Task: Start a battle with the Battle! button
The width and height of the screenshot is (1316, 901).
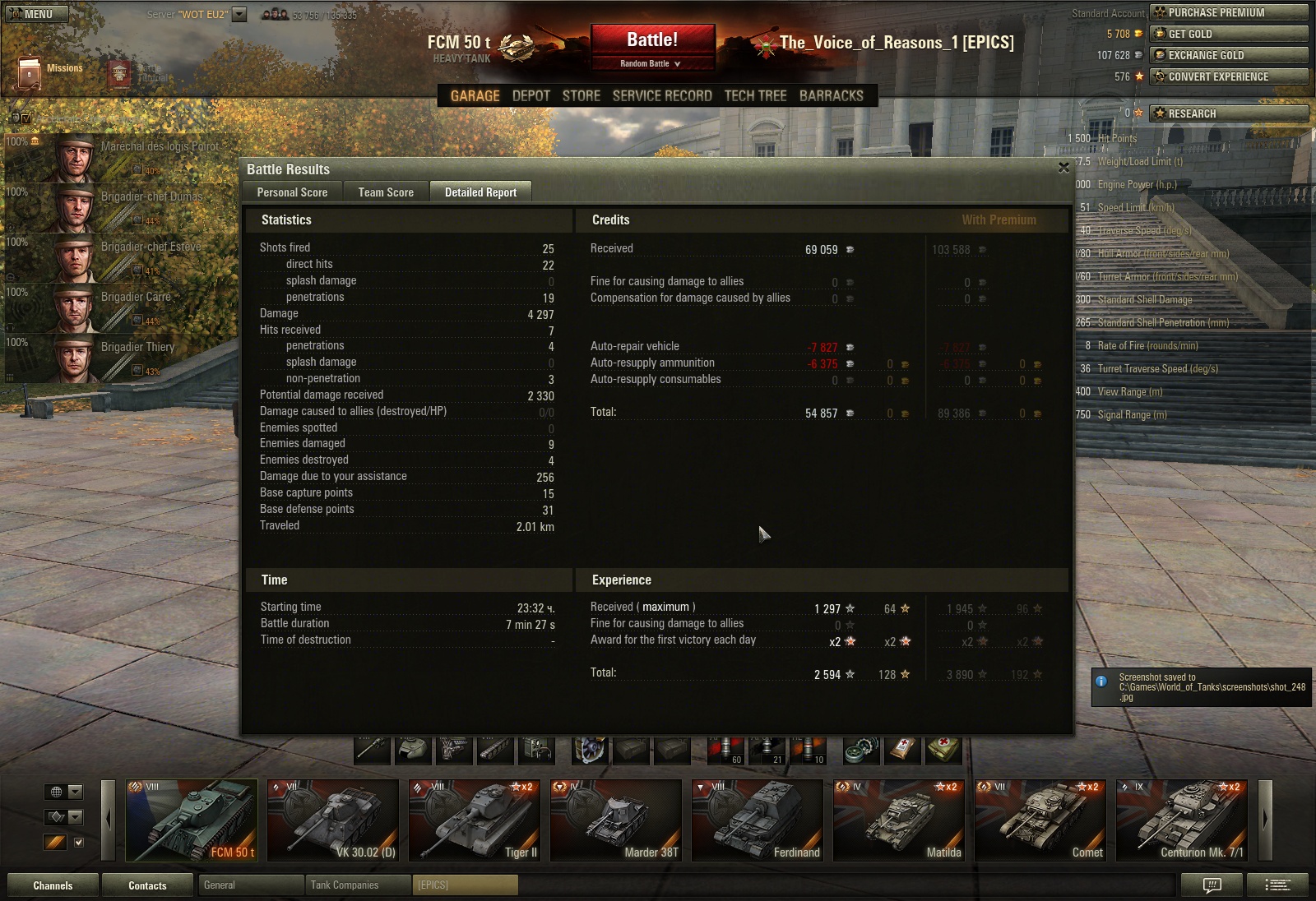Action: 652,39
